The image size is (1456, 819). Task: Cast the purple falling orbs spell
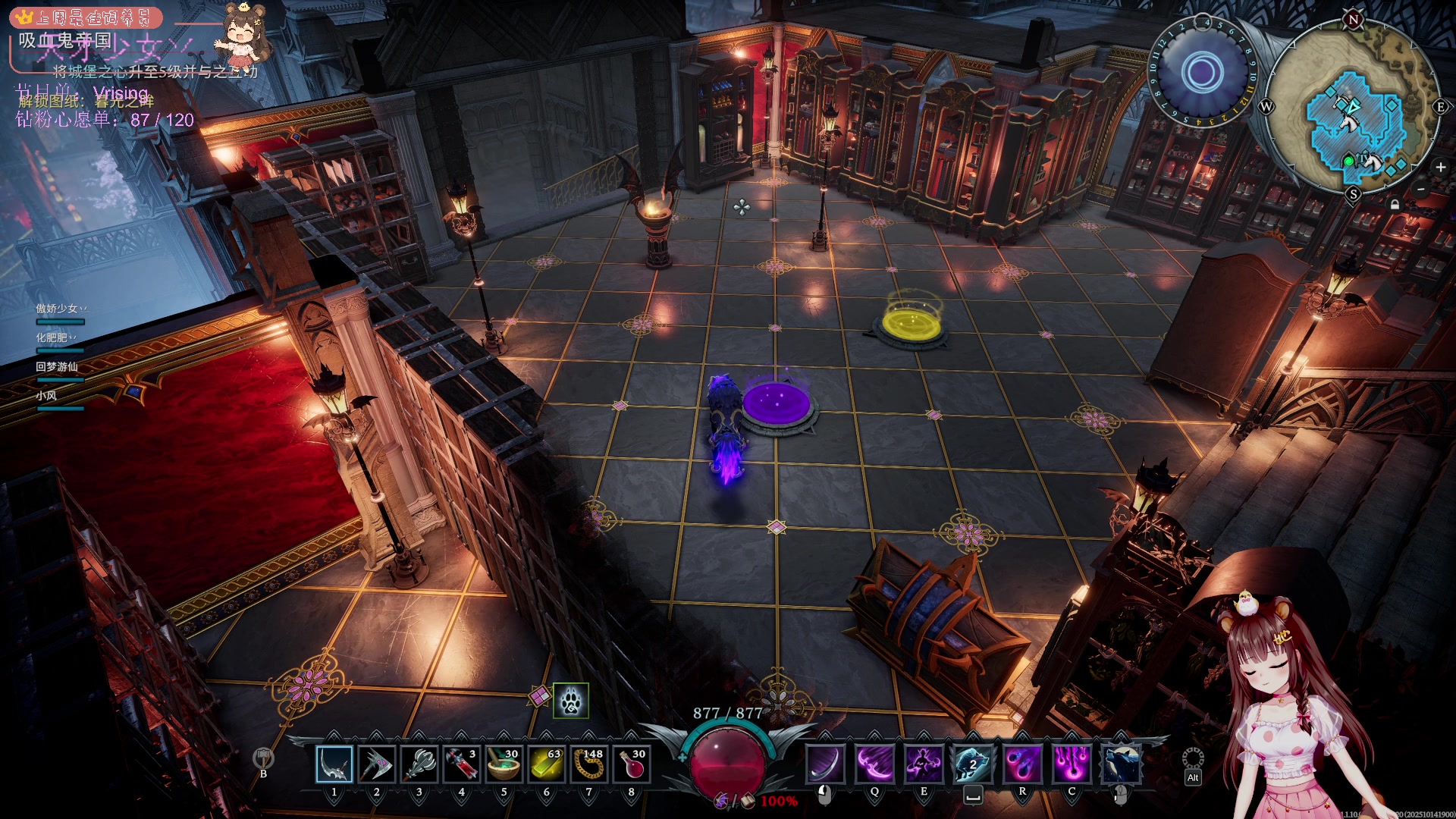pyautogui.click(x=1072, y=763)
